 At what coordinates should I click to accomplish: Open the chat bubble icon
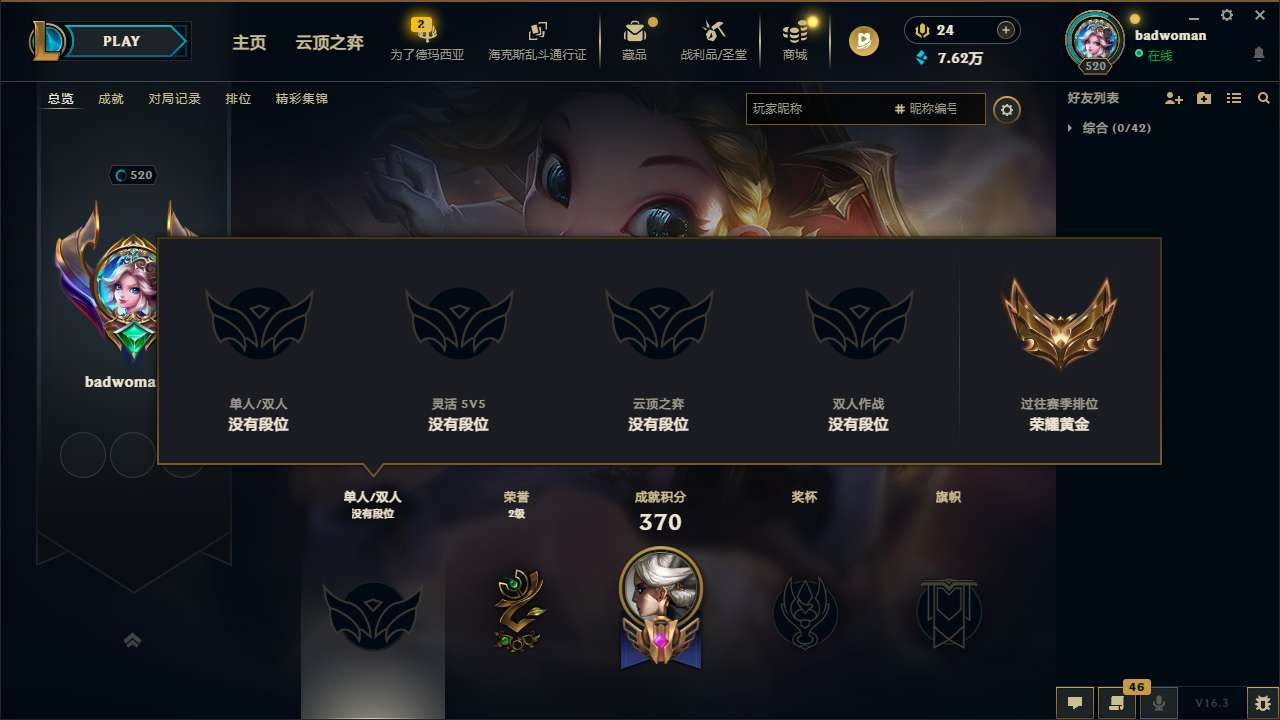tap(1075, 703)
